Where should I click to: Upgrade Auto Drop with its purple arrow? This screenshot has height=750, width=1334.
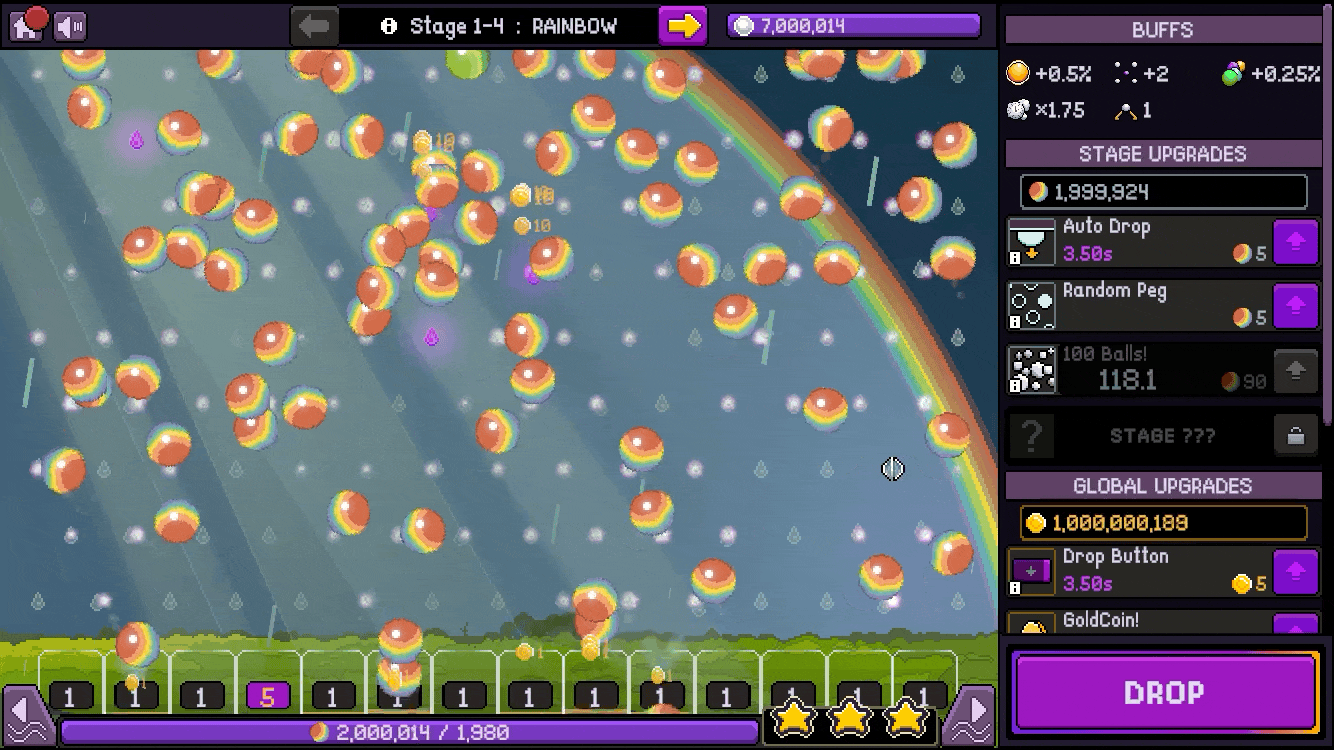coord(1295,243)
